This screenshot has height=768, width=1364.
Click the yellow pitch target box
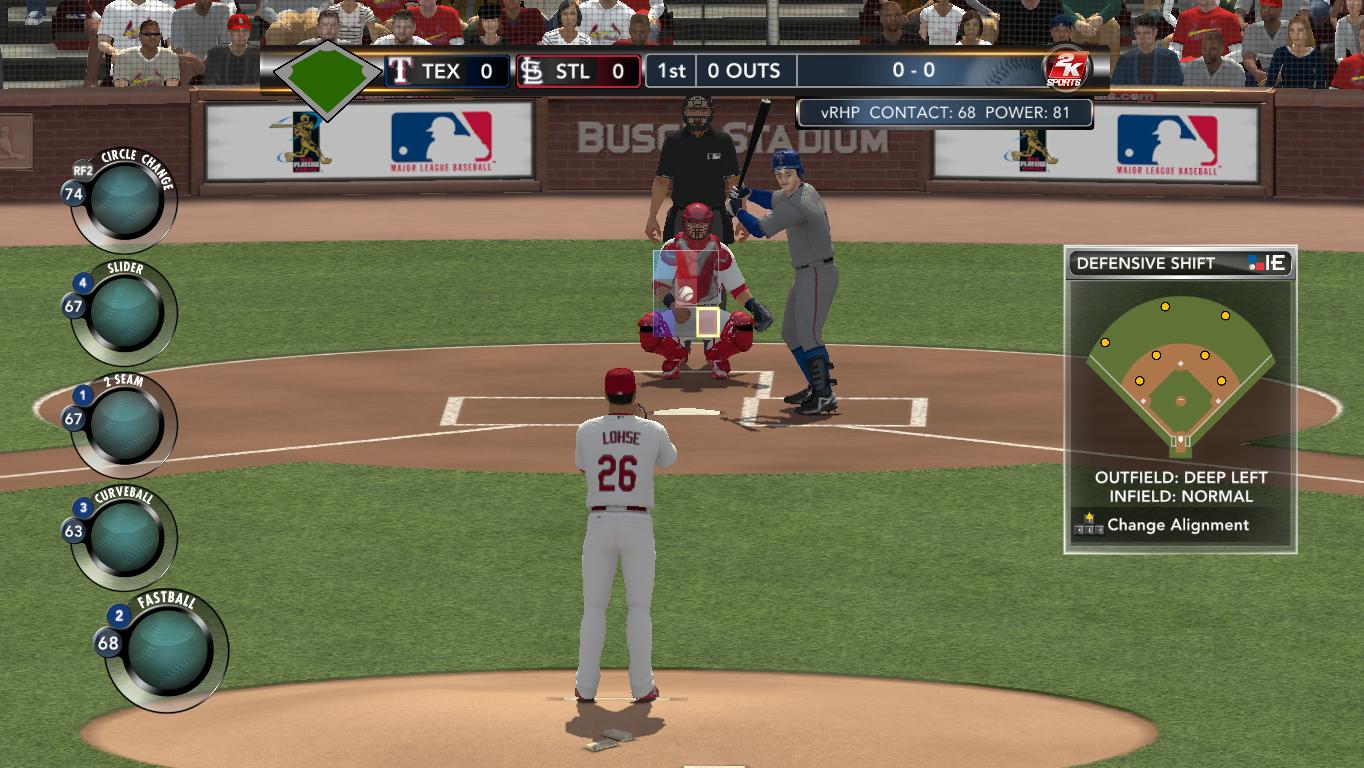coord(708,322)
